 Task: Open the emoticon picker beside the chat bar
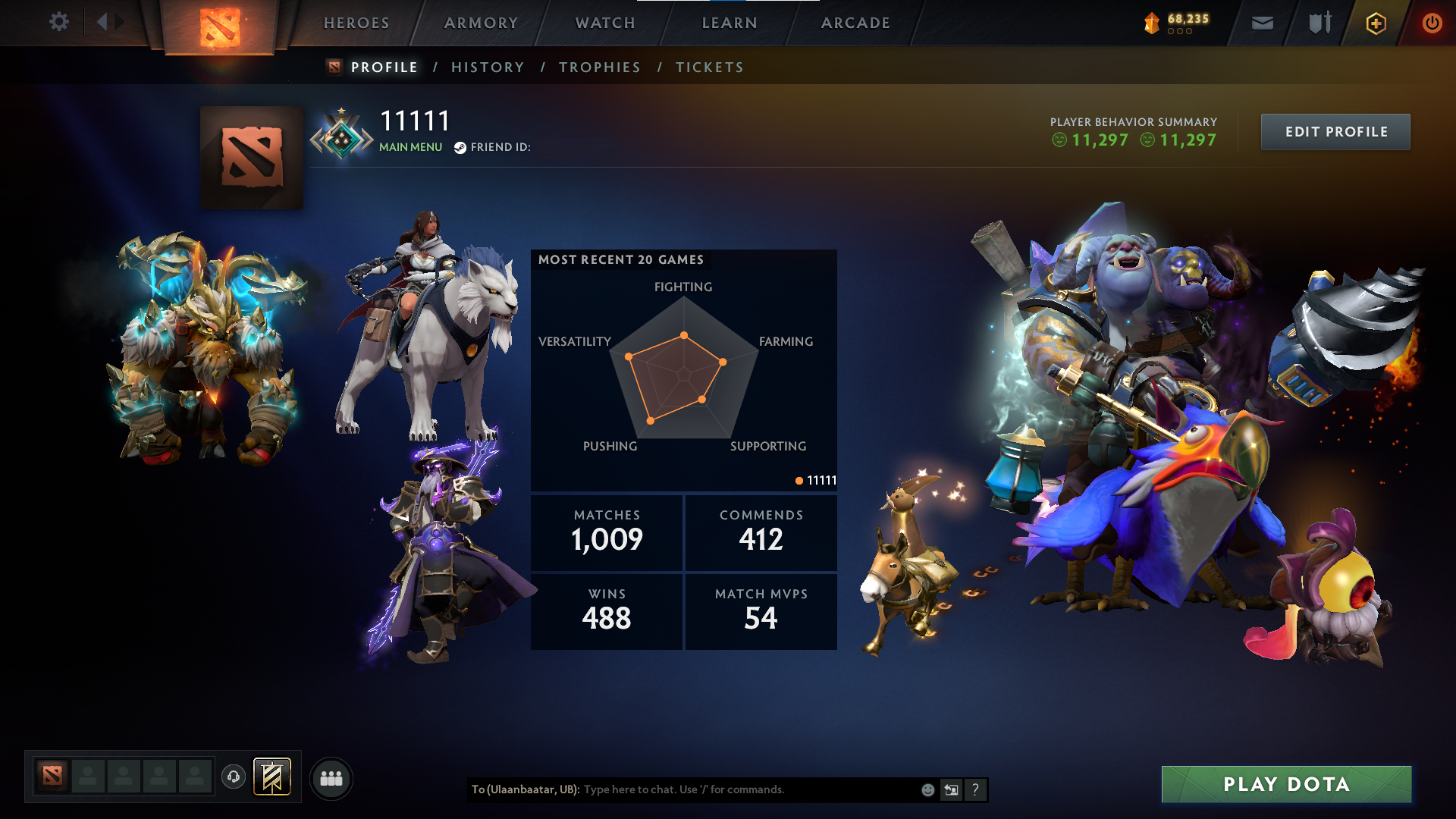point(927,789)
